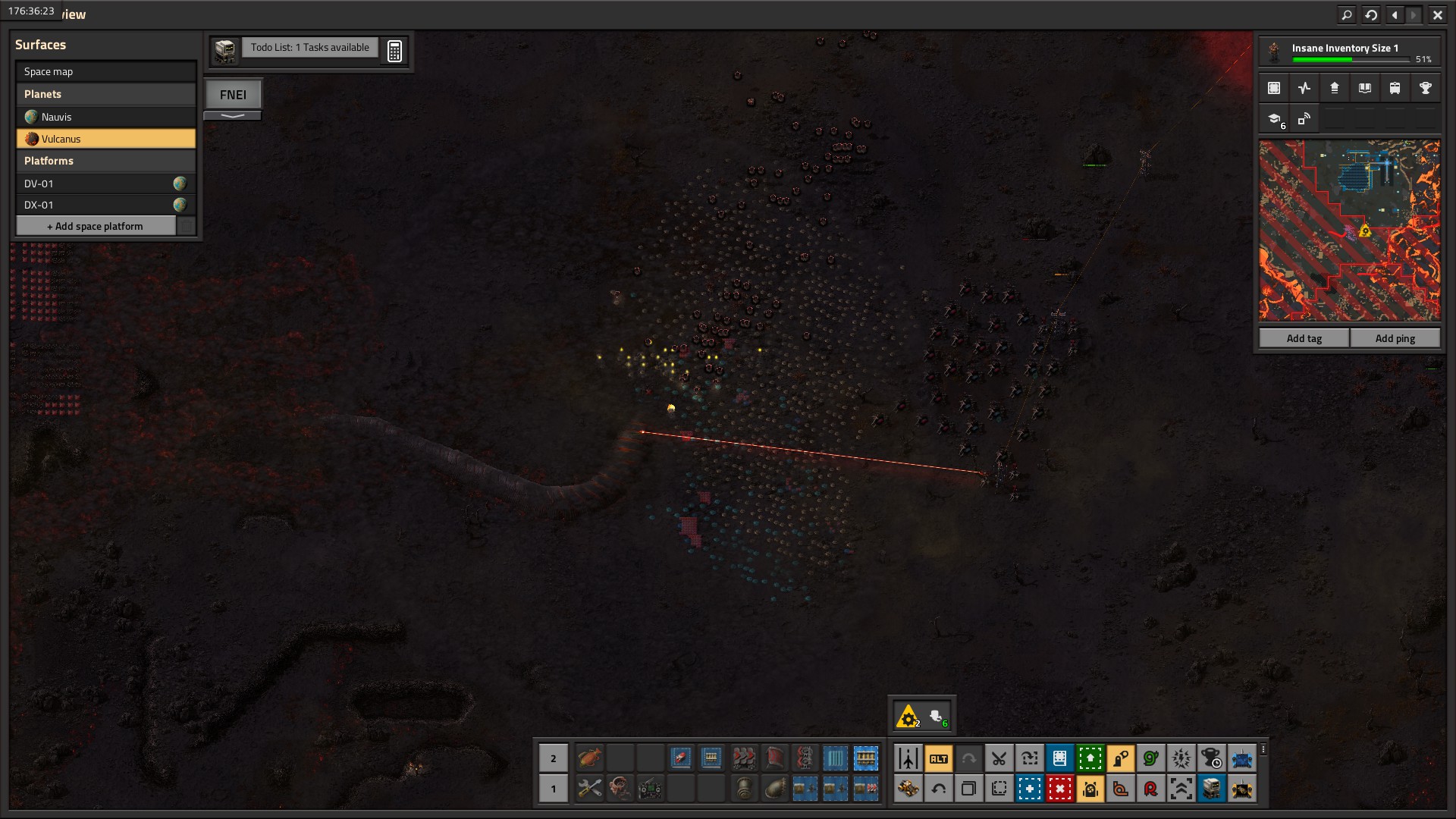Select the red deconstruction planner tool

pos(1059,789)
